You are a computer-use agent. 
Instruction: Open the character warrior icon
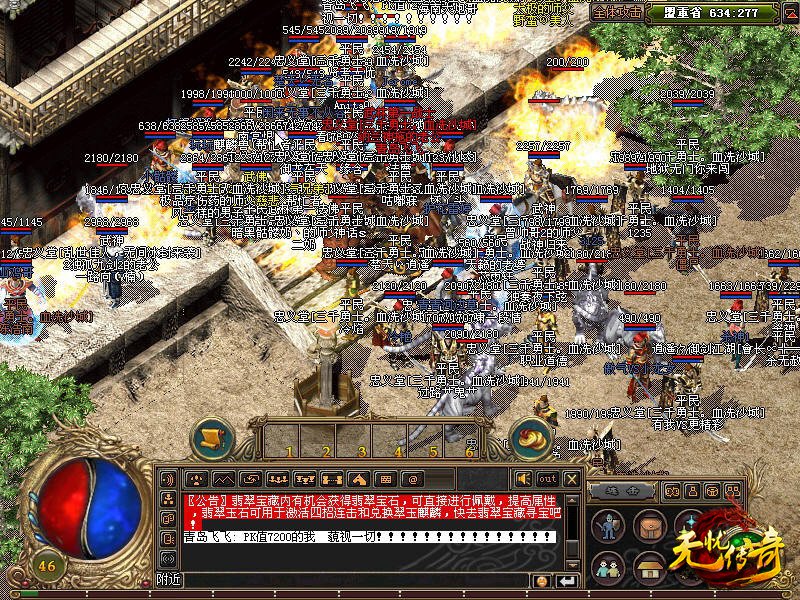[606, 526]
